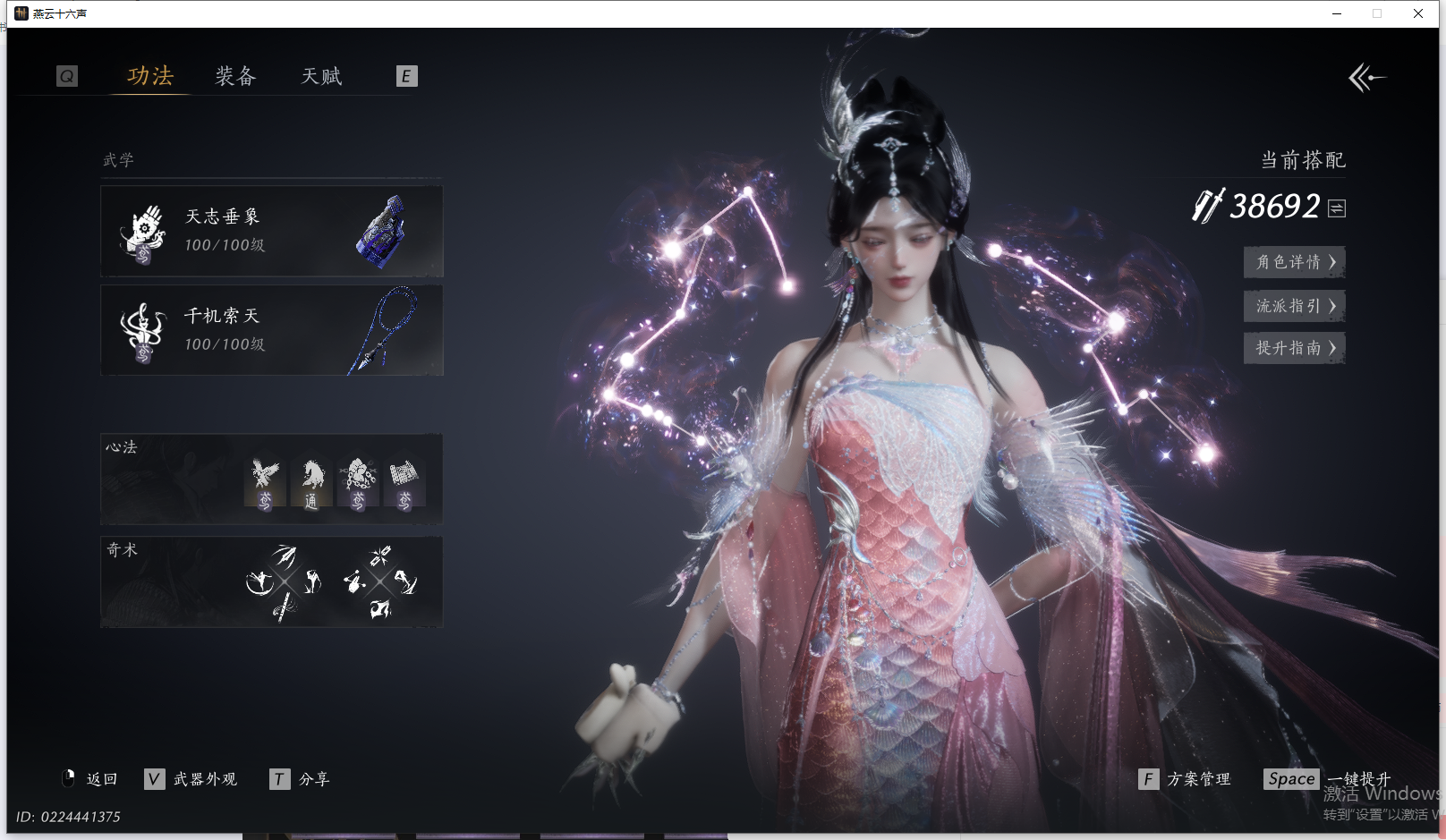Viewport: 1446px width, 840px height.
Task: Open the 奇术 mystic arts panel
Action: tap(271, 581)
